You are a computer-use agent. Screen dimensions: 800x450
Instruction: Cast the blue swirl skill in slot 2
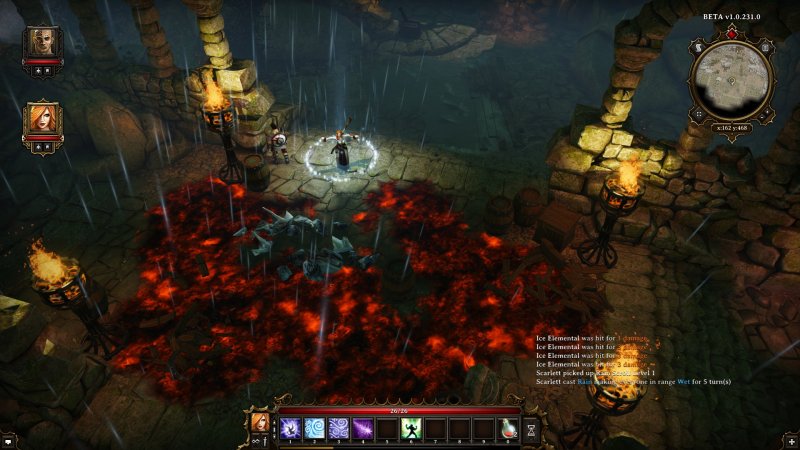[314, 428]
